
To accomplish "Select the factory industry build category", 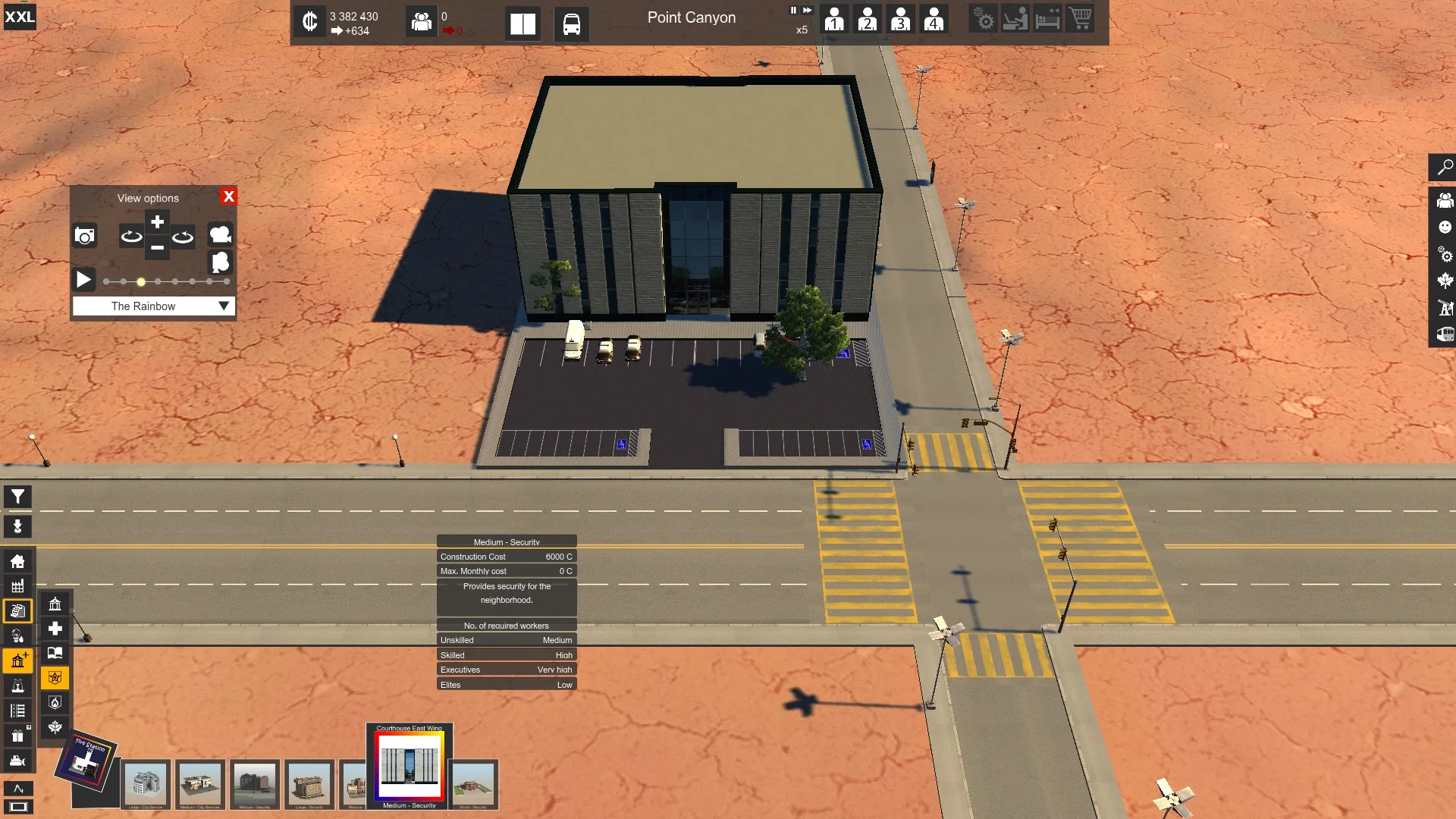I will 17,586.
